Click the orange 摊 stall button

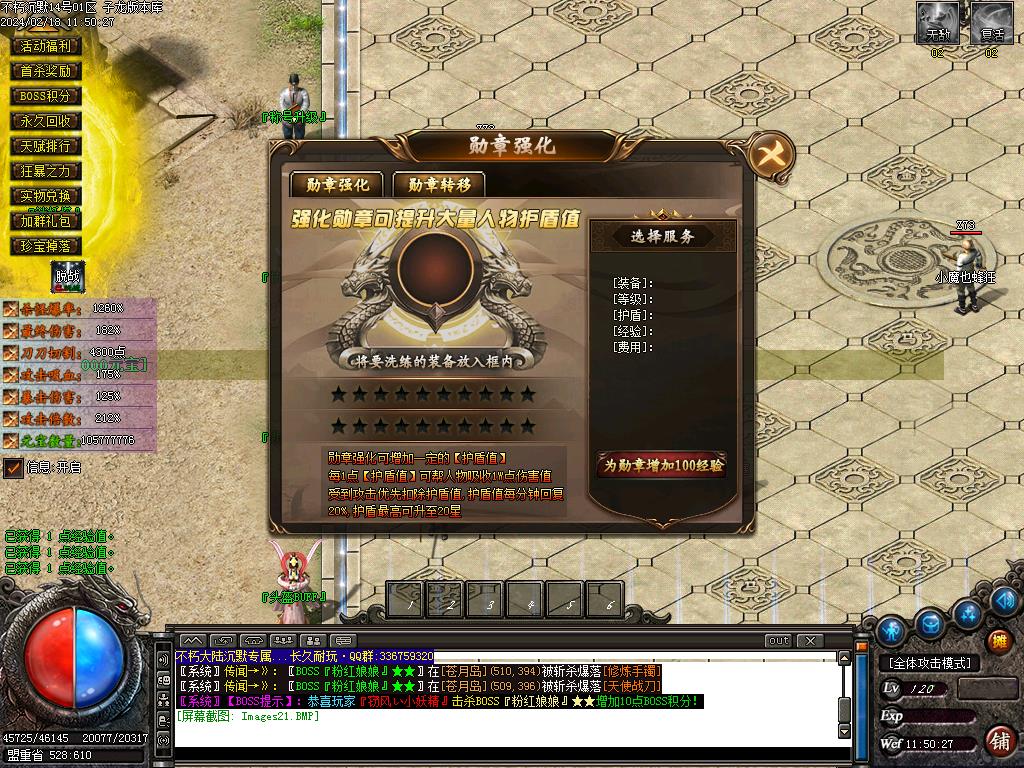(x=998, y=641)
